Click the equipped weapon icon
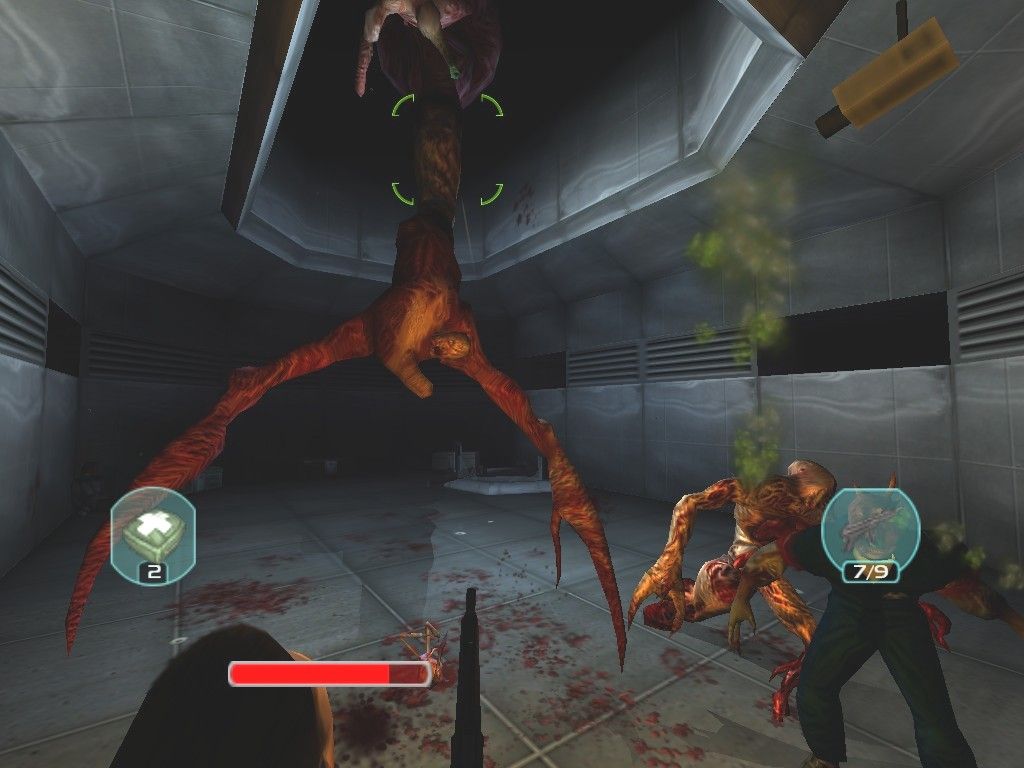This screenshot has height=768, width=1024. pos(863,526)
